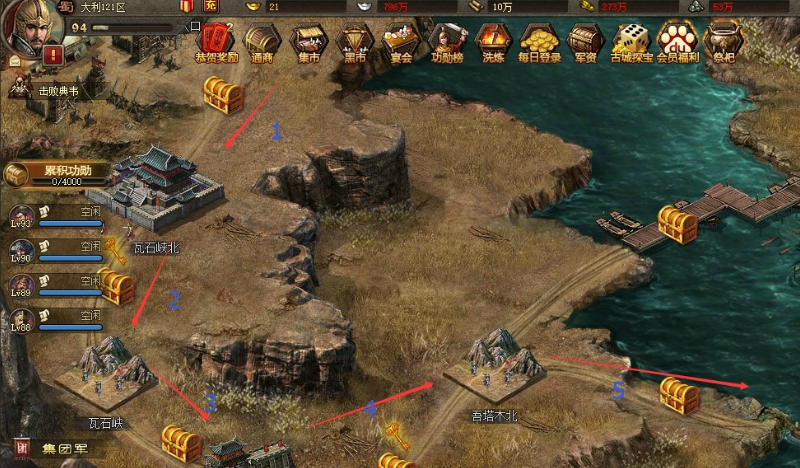Open the 宴会 banquet screen
The height and width of the screenshot is (468, 800).
[x=401, y=42]
